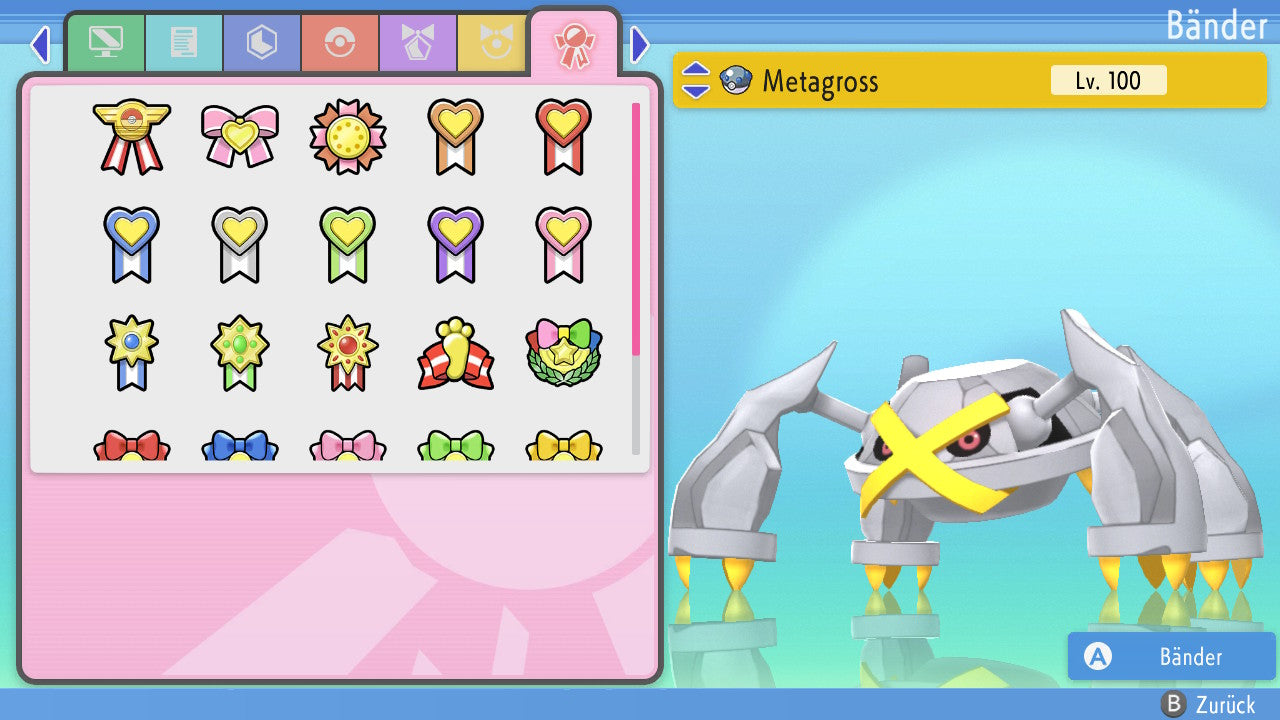
Task: Click the pink ribbon list scrollbar
Action: 635,228
